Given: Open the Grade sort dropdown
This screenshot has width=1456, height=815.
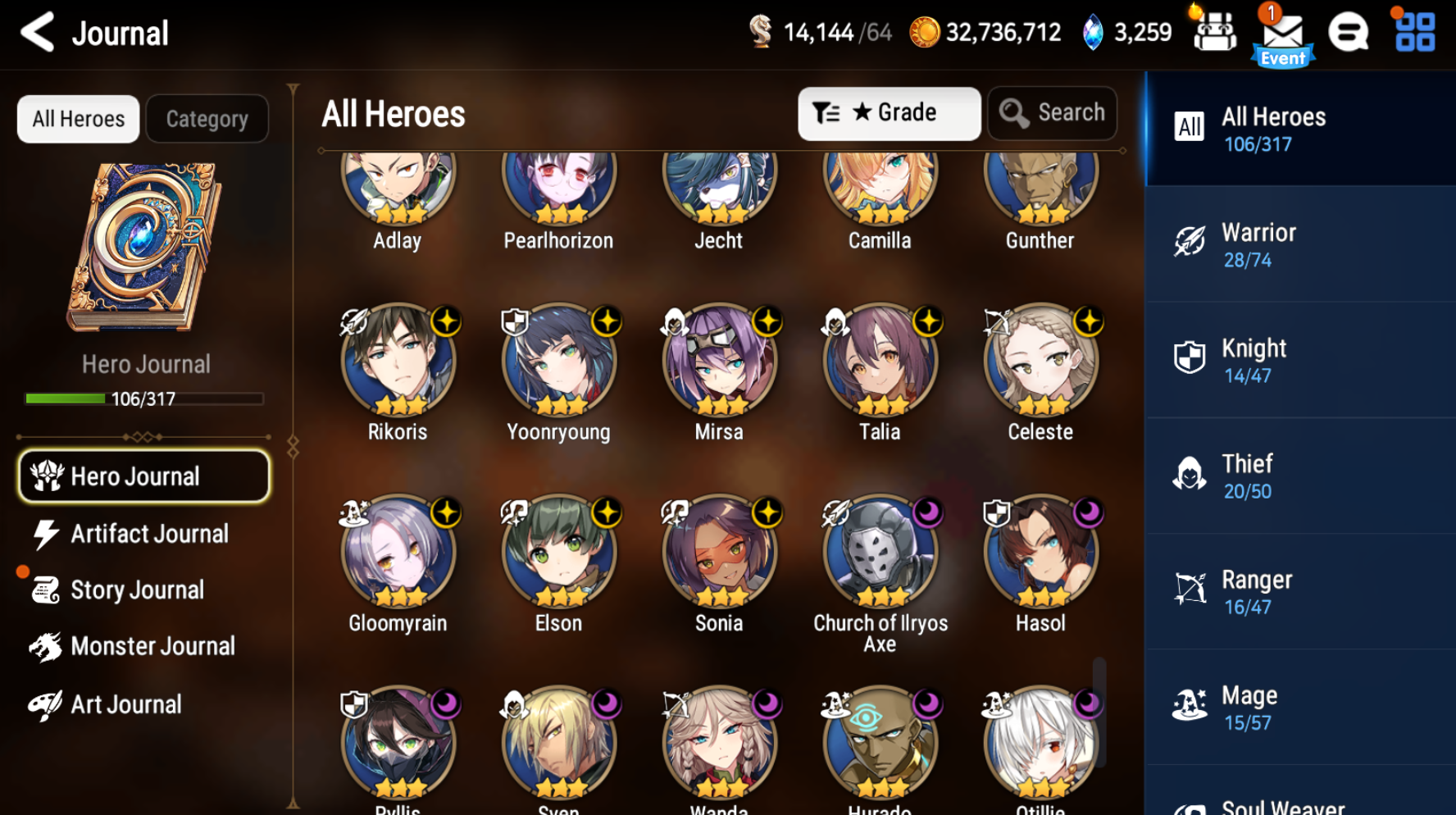Looking at the screenshot, I should point(889,113).
